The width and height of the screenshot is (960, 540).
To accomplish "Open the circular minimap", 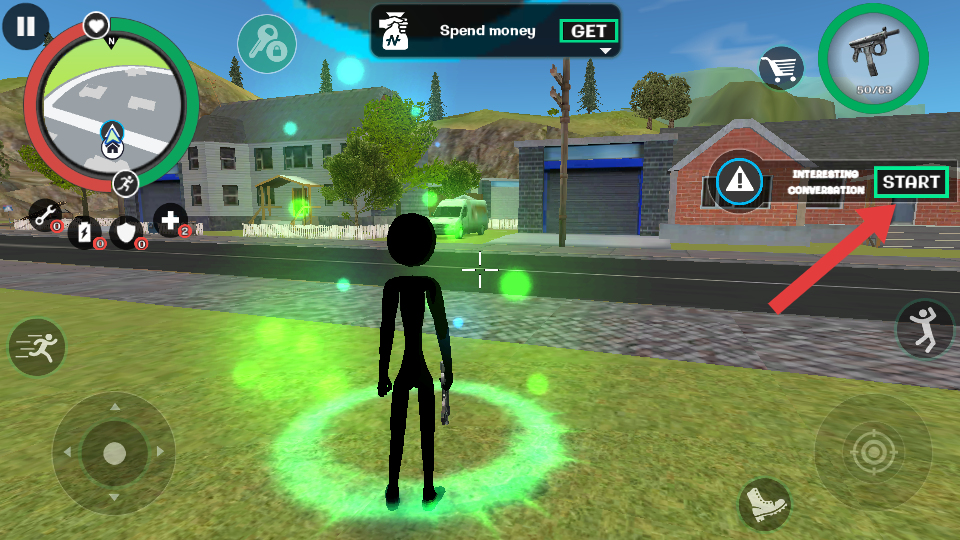I will 110,104.
